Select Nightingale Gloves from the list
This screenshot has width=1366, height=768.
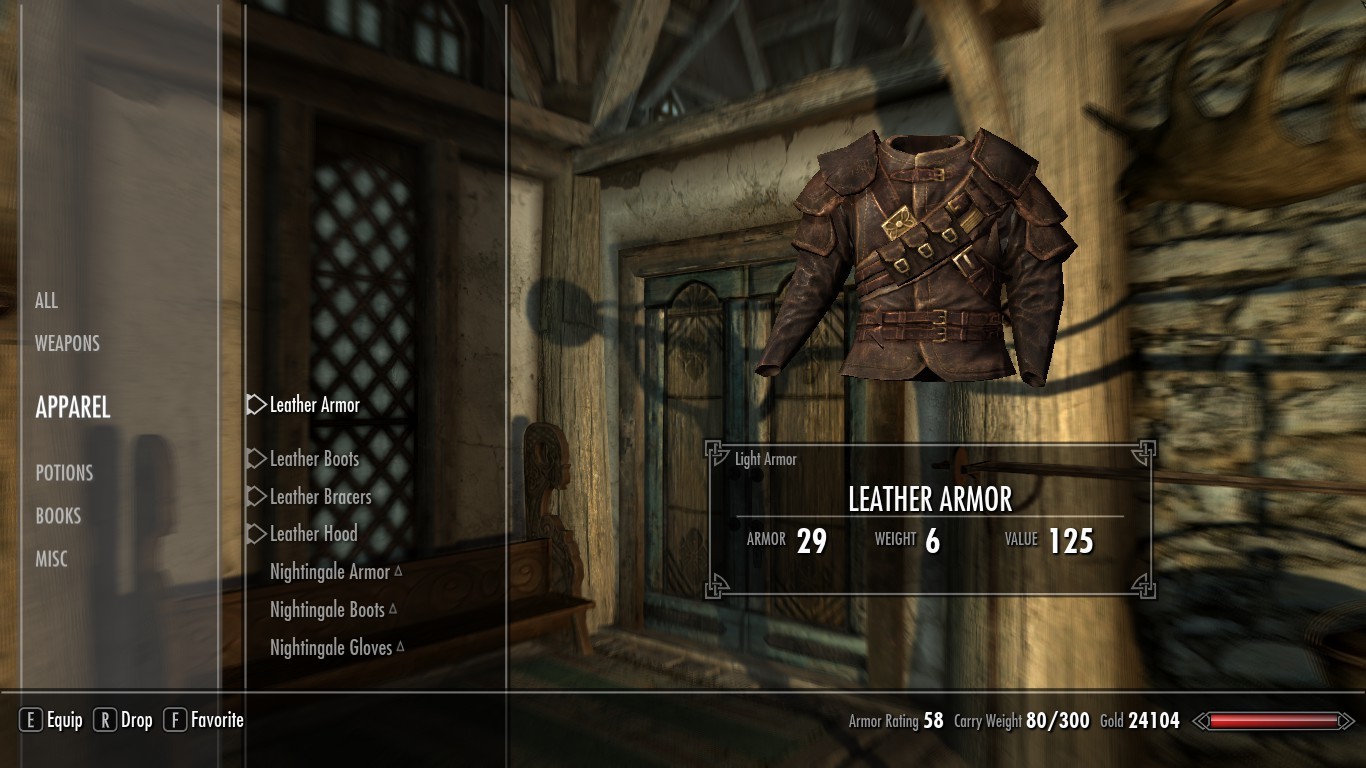pyautogui.click(x=331, y=648)
